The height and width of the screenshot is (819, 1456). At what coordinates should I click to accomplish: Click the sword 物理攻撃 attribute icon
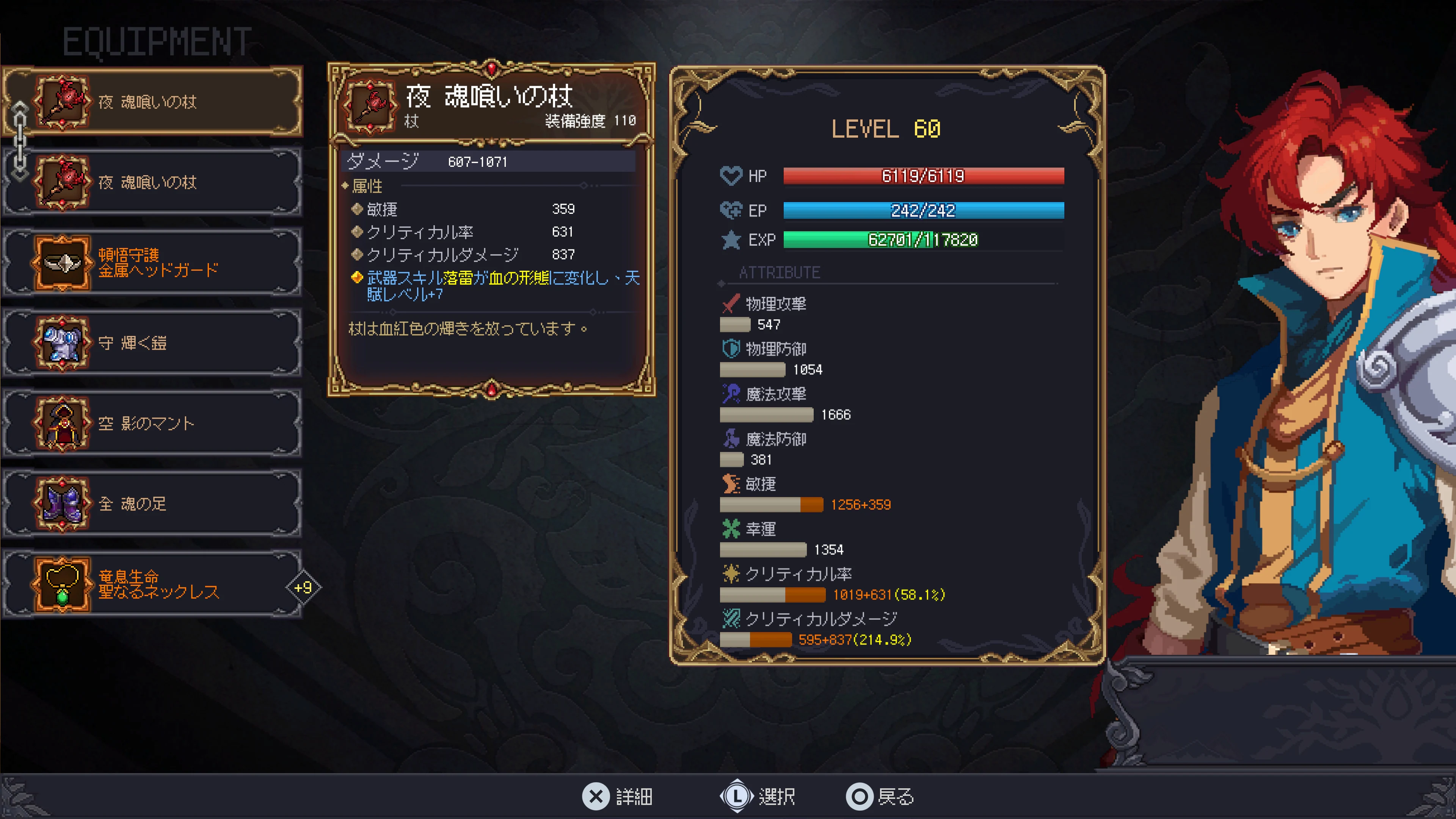731,303
